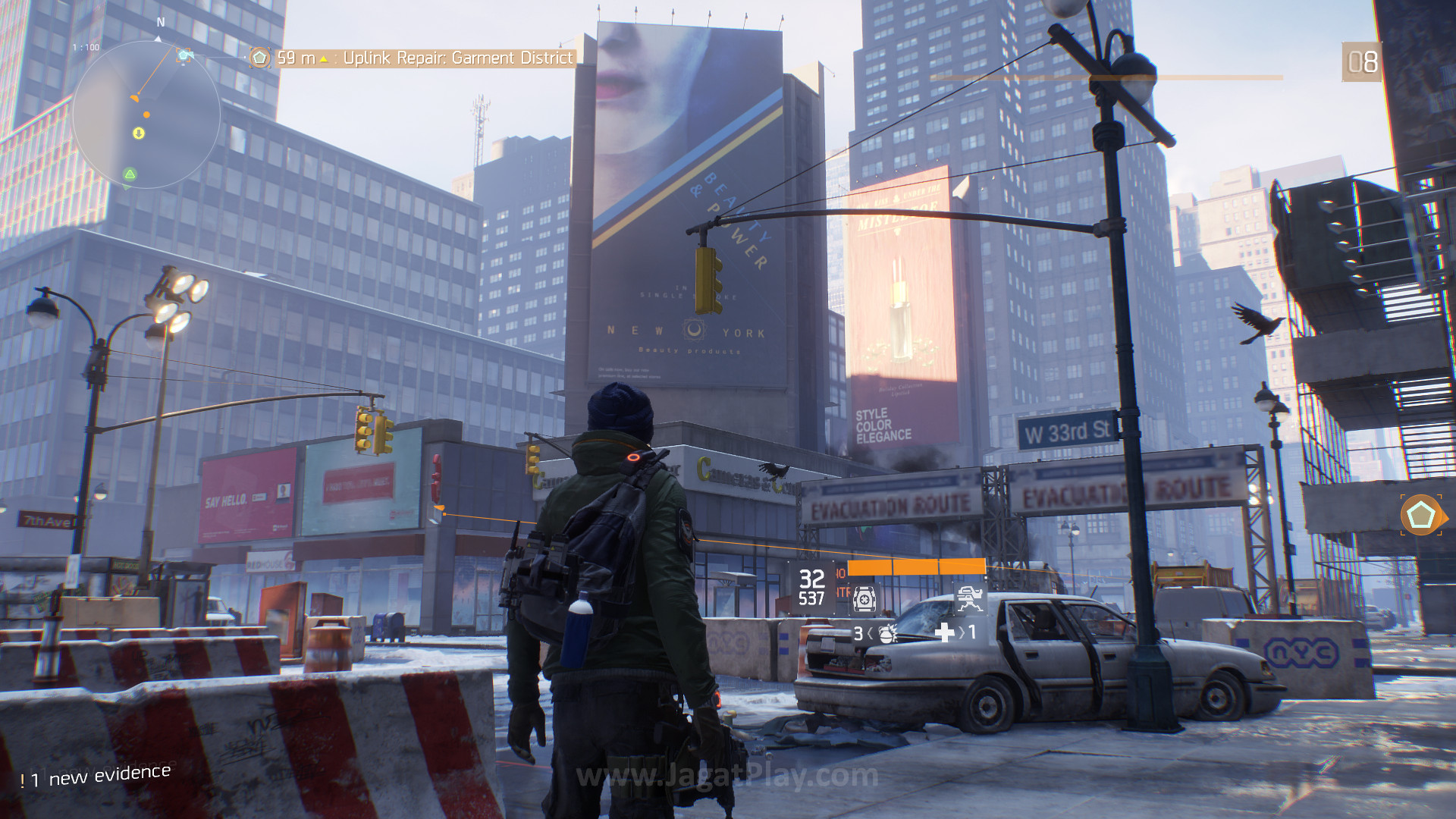Click the pentagon waypoint marker at screen edge
1456x819 pixels.
tap(1420, 516)
